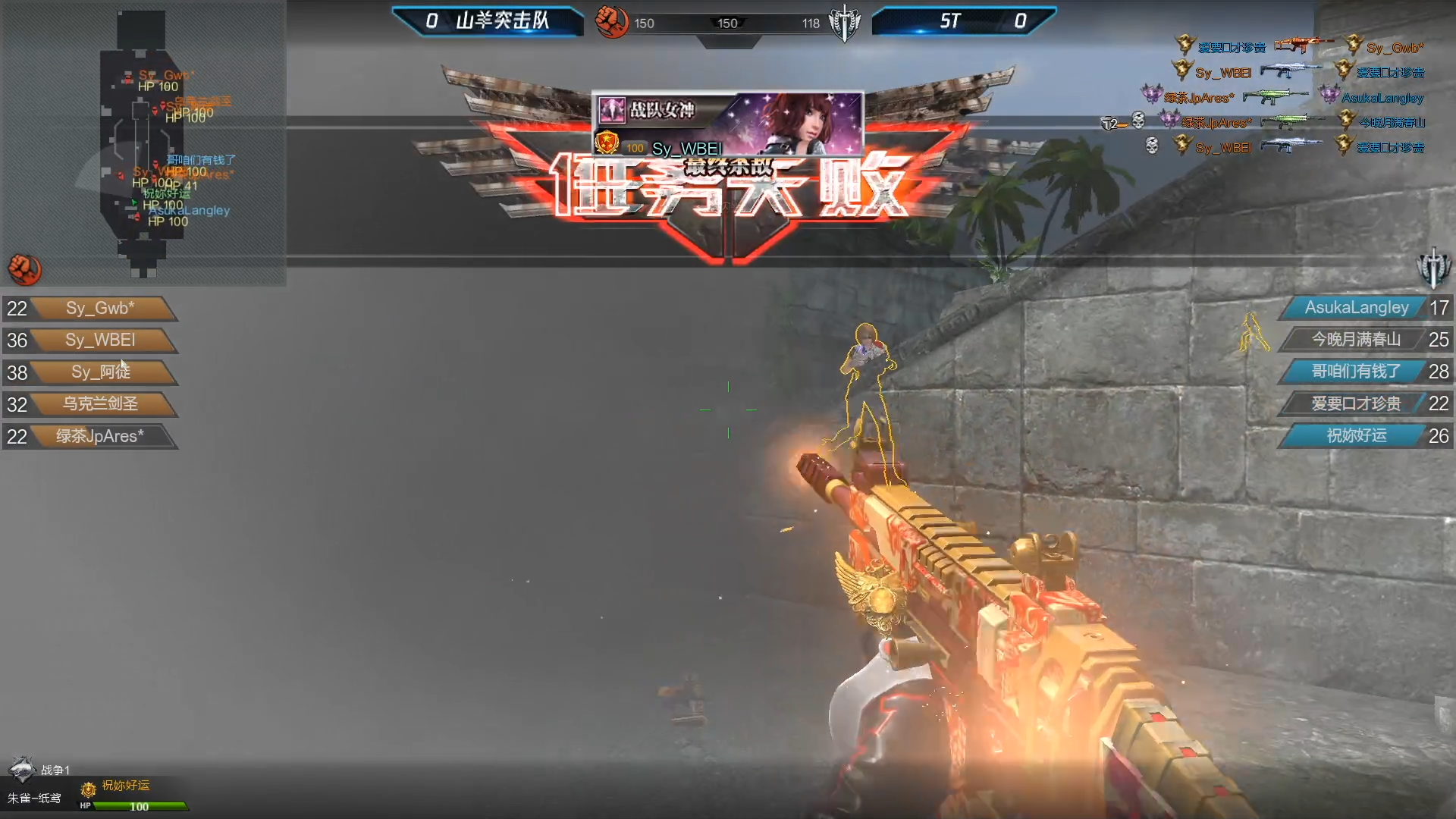Select 哥咱们有钱了 in right team list
Viewport: 1456px width, 819px height.
tap(1356, 372)
